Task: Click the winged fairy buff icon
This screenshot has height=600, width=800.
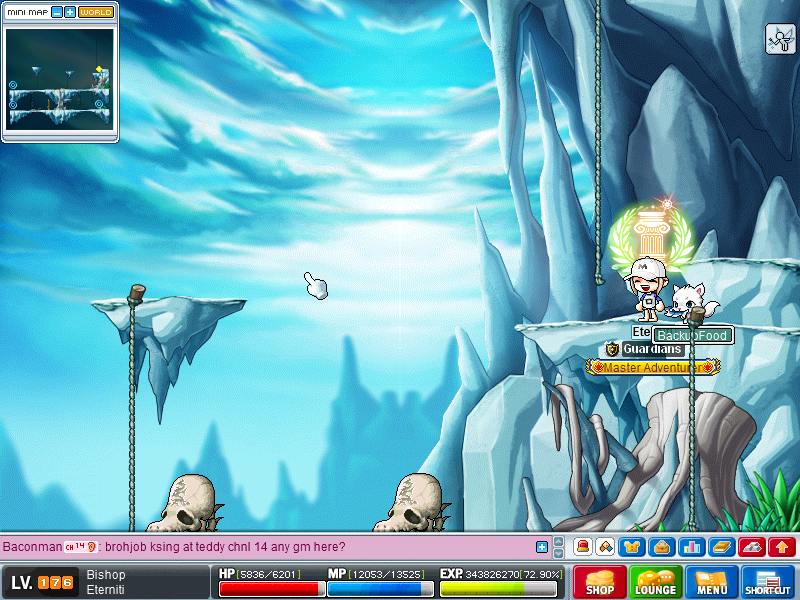Action: [780, 39]
